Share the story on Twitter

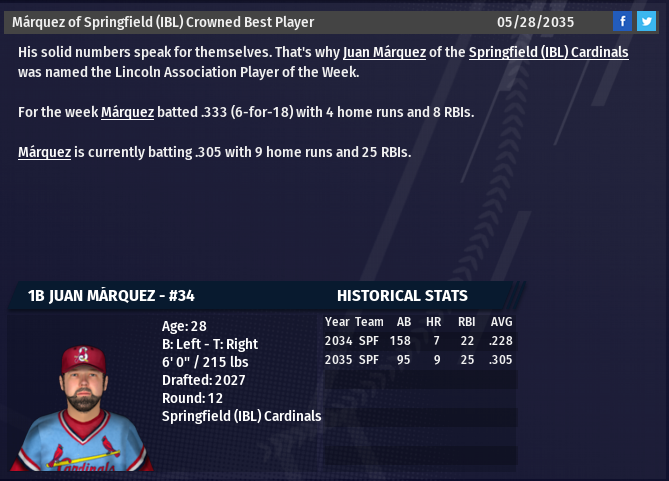(x=646, y=22)
